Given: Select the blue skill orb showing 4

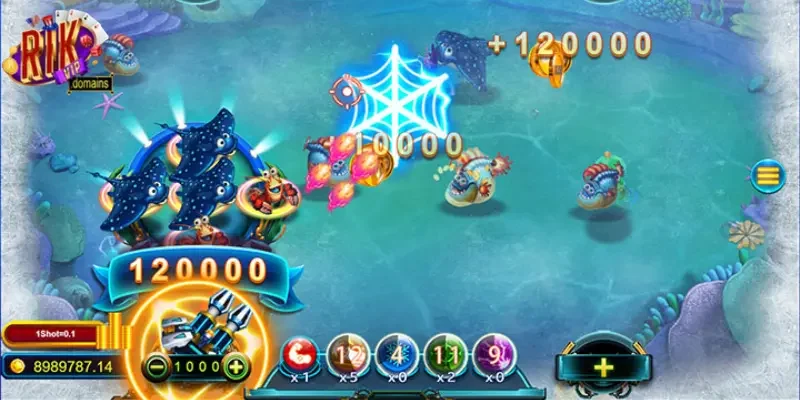Looking at the screenshot, I should click(x=397, y=355).
